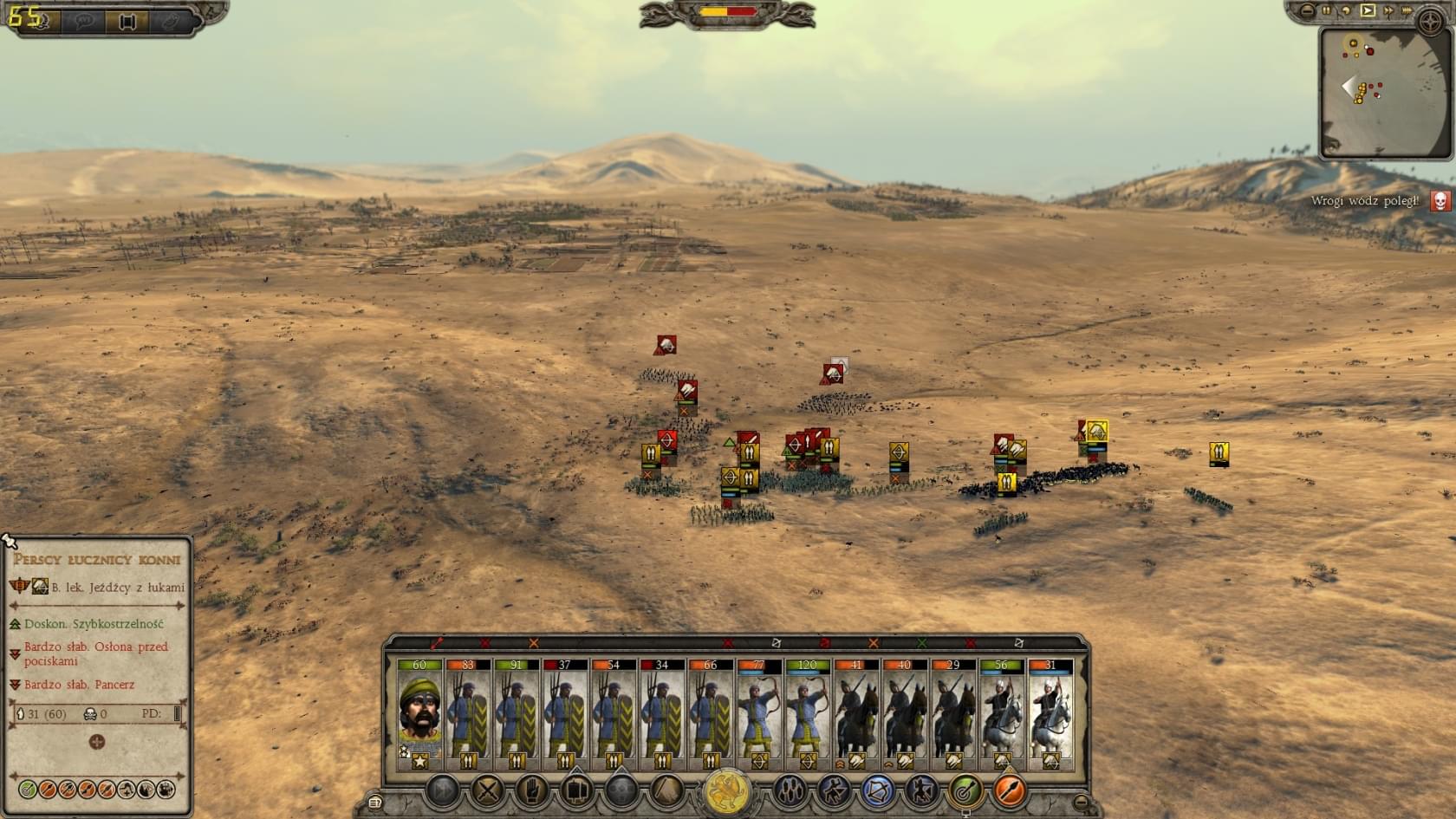The width and height of the screenshot is (1456, 819).
Task: Activate the orange flaming arrow ability
Action: click(x=1009, y=790)
